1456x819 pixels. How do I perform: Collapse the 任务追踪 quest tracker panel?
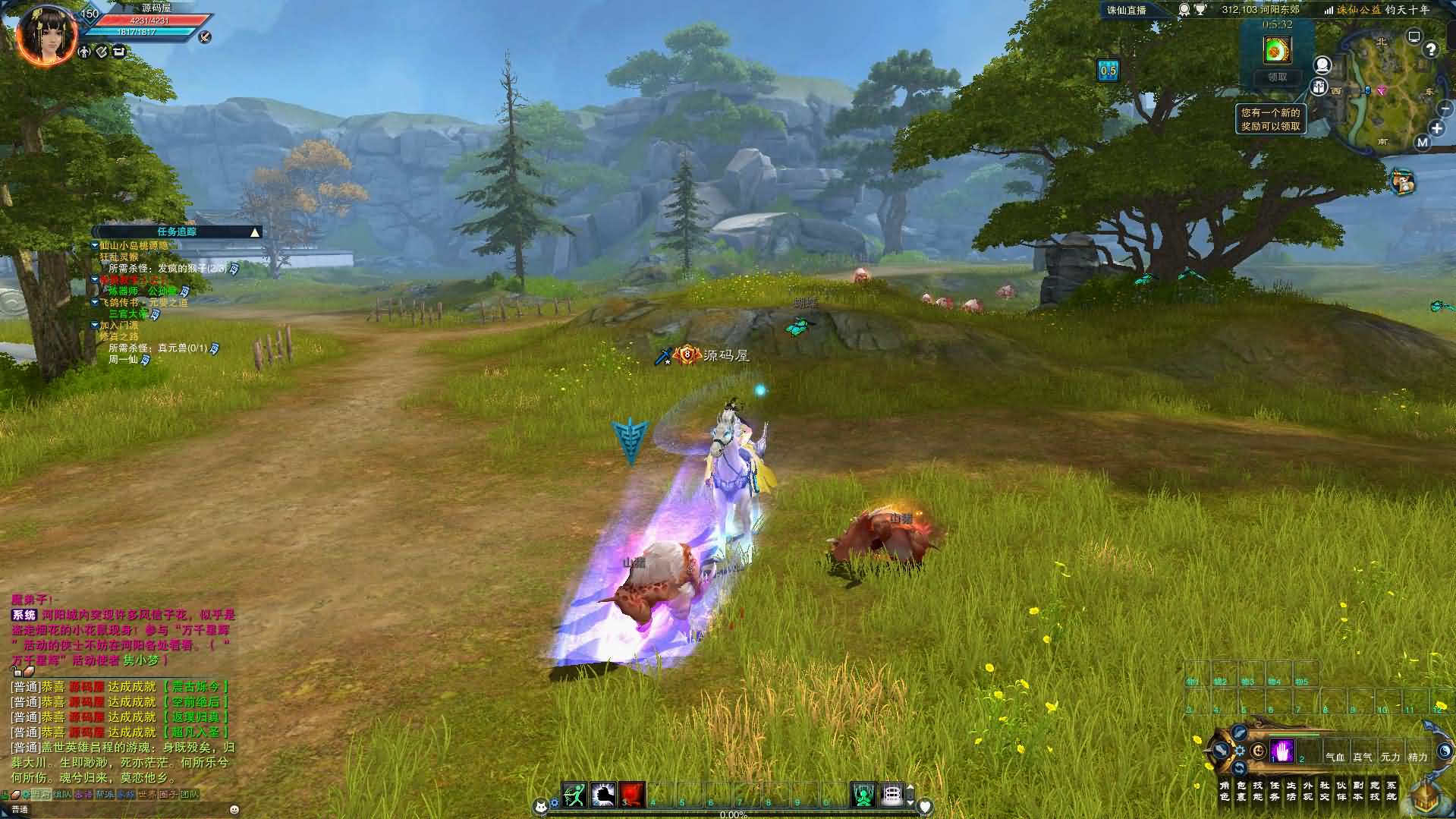(x=255, y=232)
